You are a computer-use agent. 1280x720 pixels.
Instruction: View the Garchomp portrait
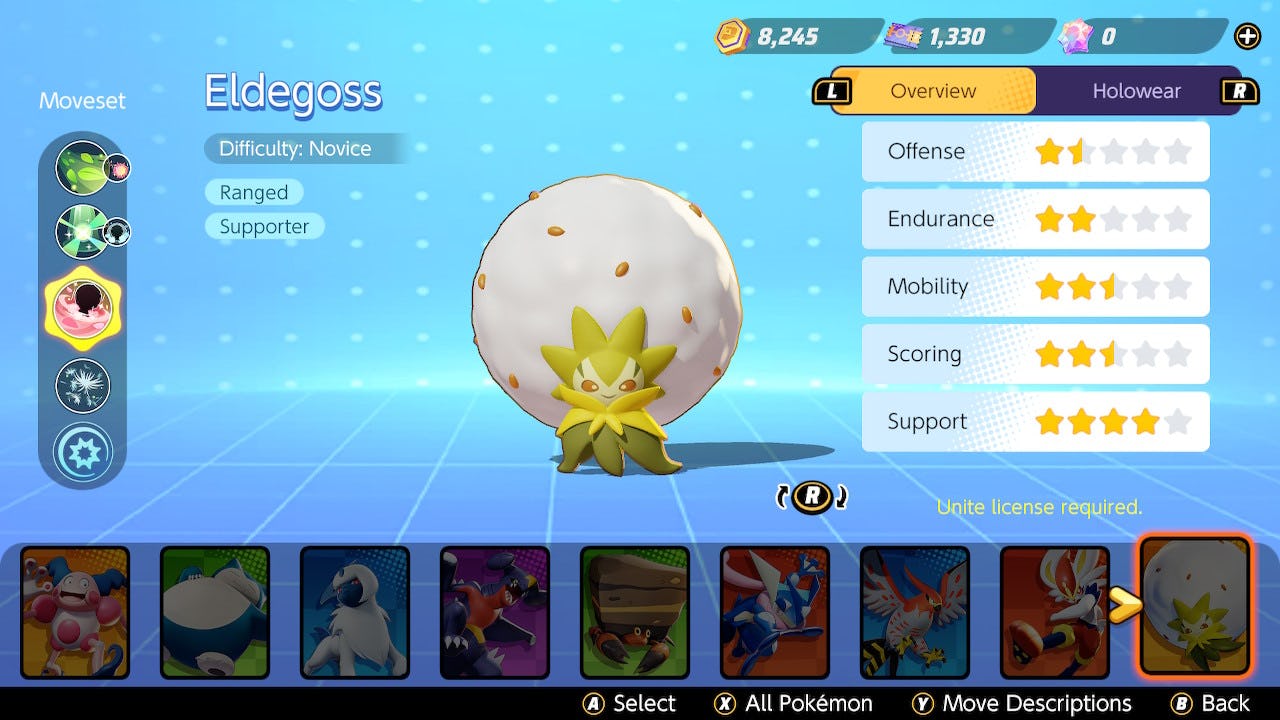point(495,611)
